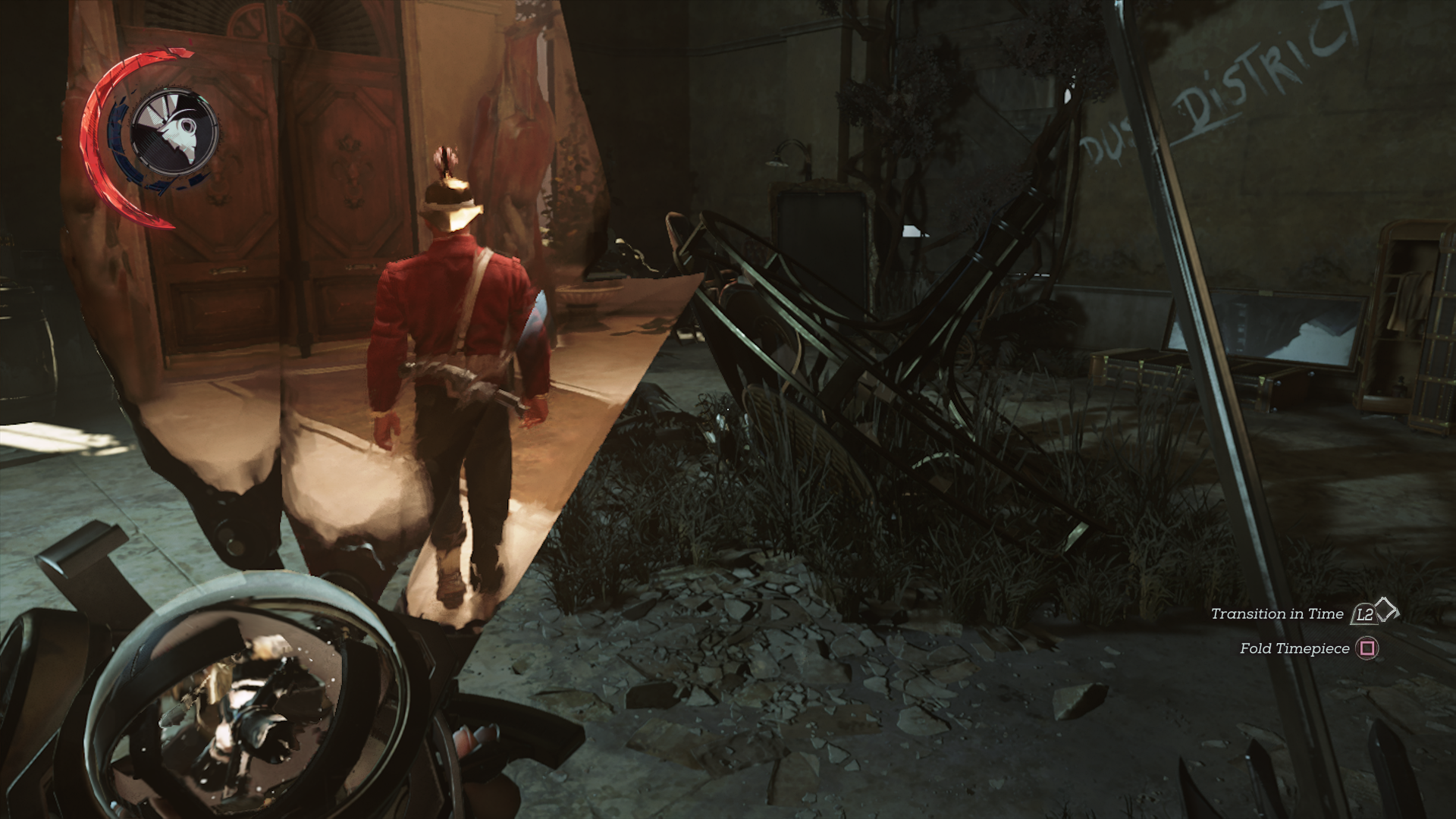Select the L2 trigger button icon
The width and height of the screenshot is (1456, 819).
[1365, 614]
